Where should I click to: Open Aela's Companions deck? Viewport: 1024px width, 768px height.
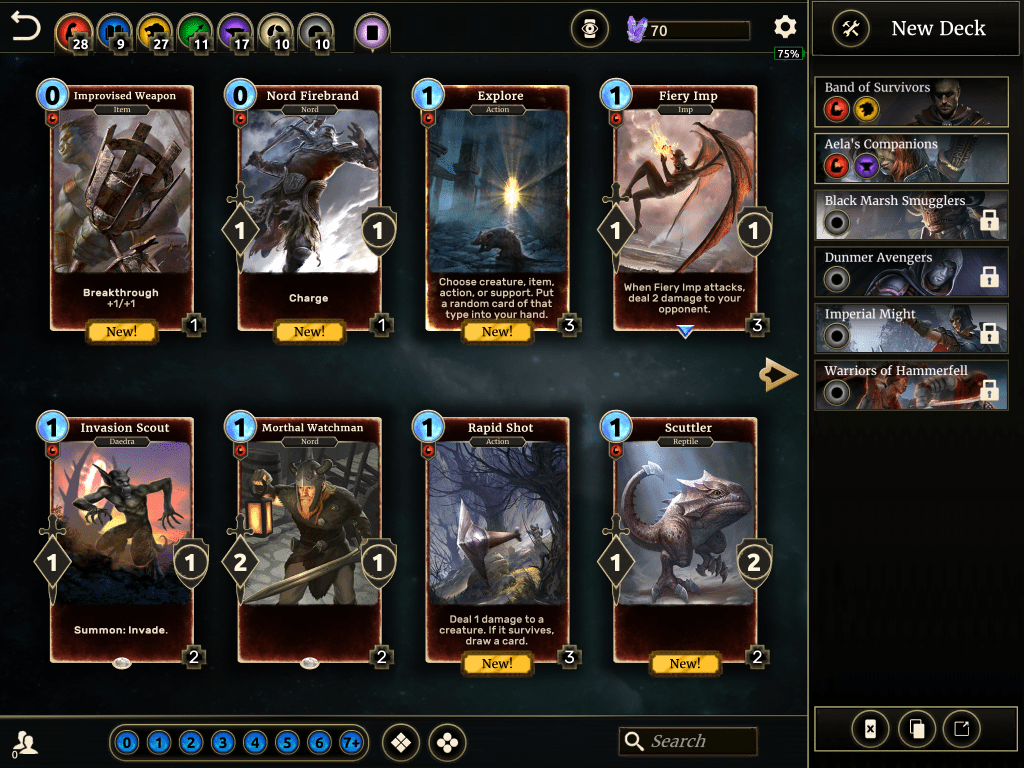click(x=911, y=156)
